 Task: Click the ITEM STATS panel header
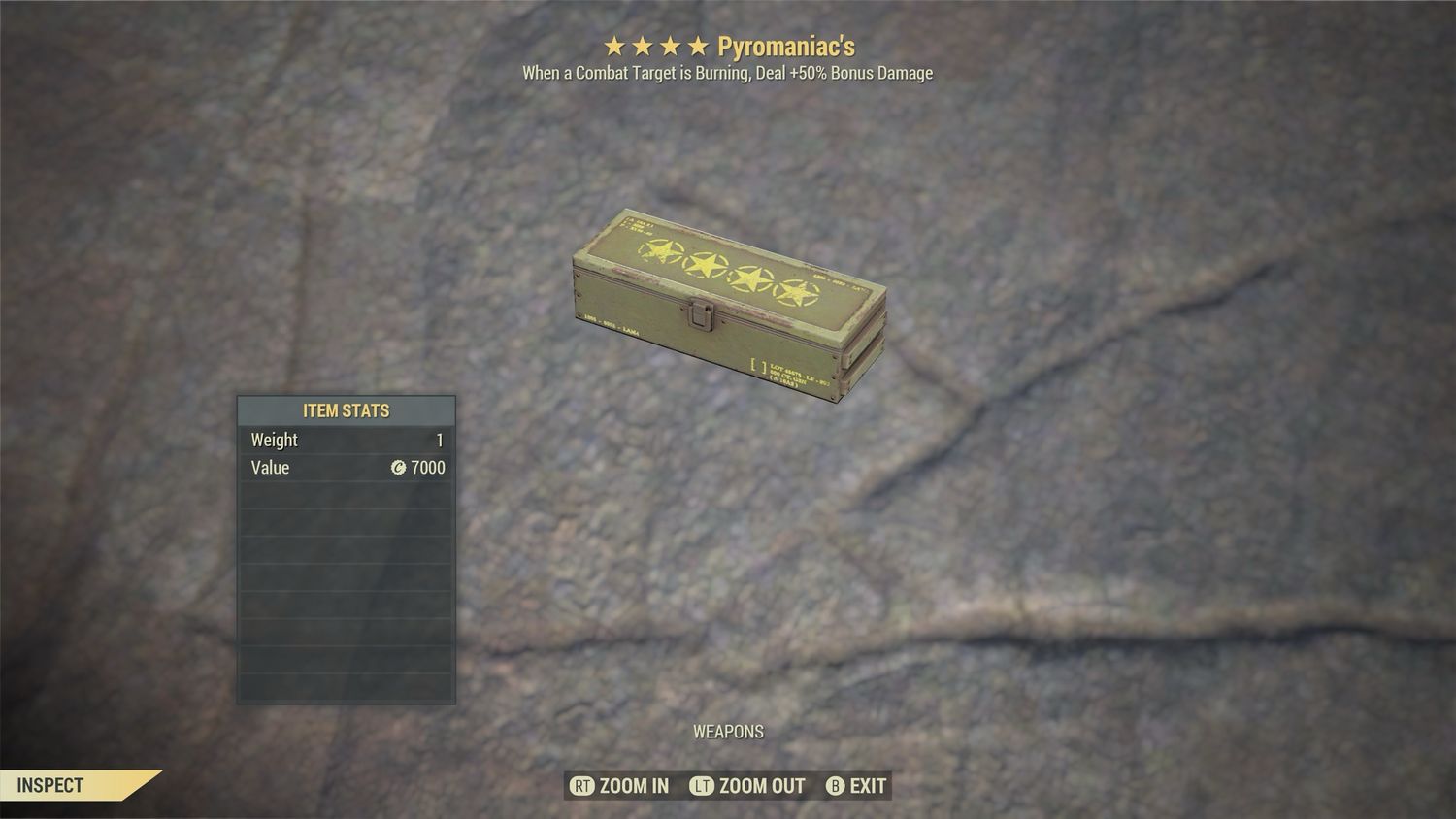(346, 410)
